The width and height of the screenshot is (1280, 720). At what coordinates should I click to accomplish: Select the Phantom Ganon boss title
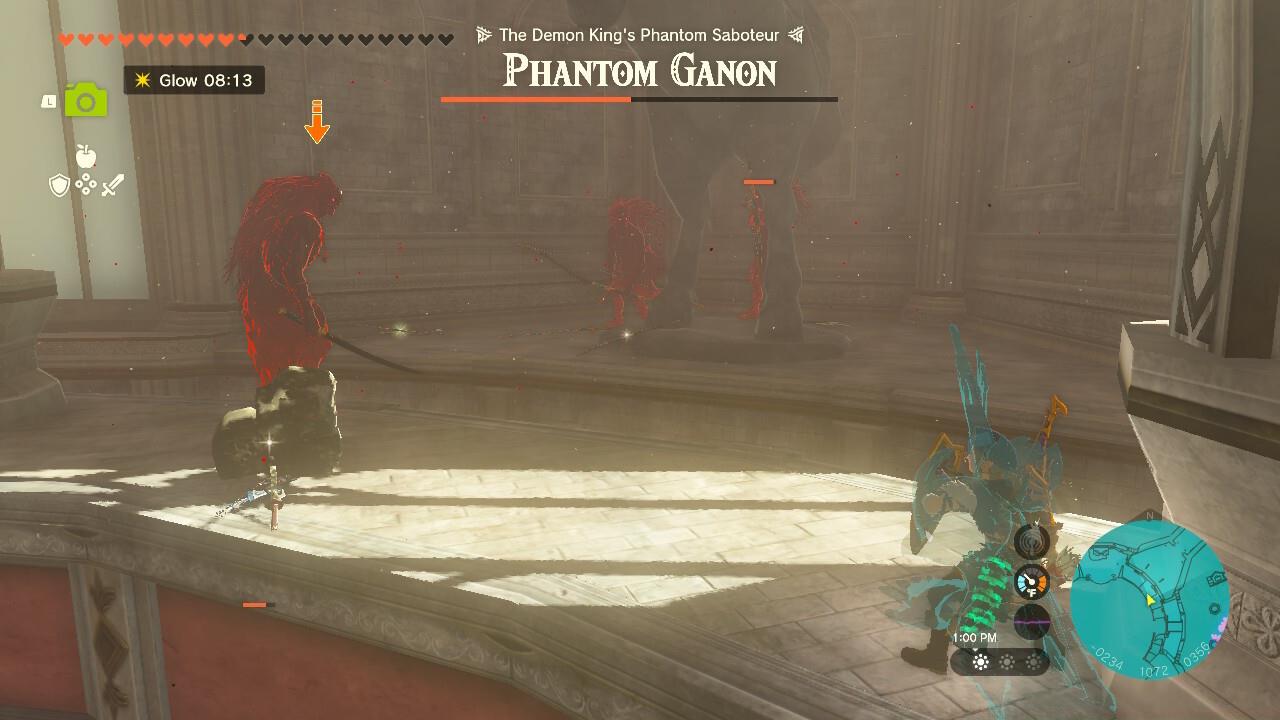tap(638, 72)
